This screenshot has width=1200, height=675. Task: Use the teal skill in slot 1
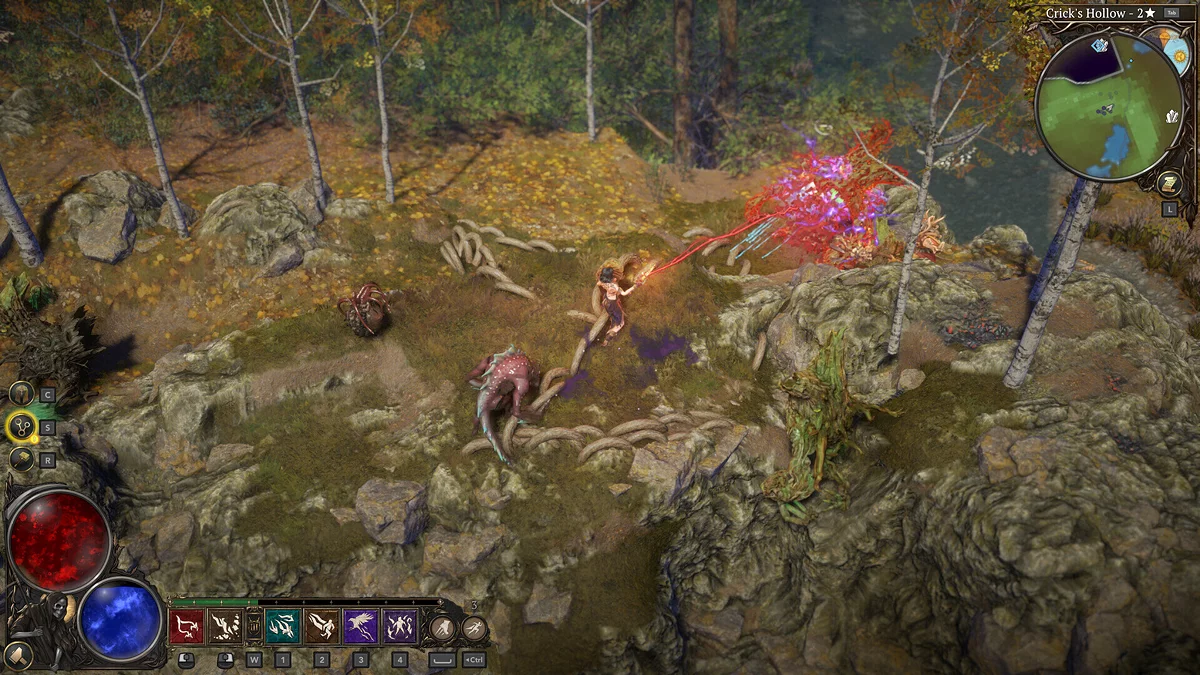click(x=282, y=627)
